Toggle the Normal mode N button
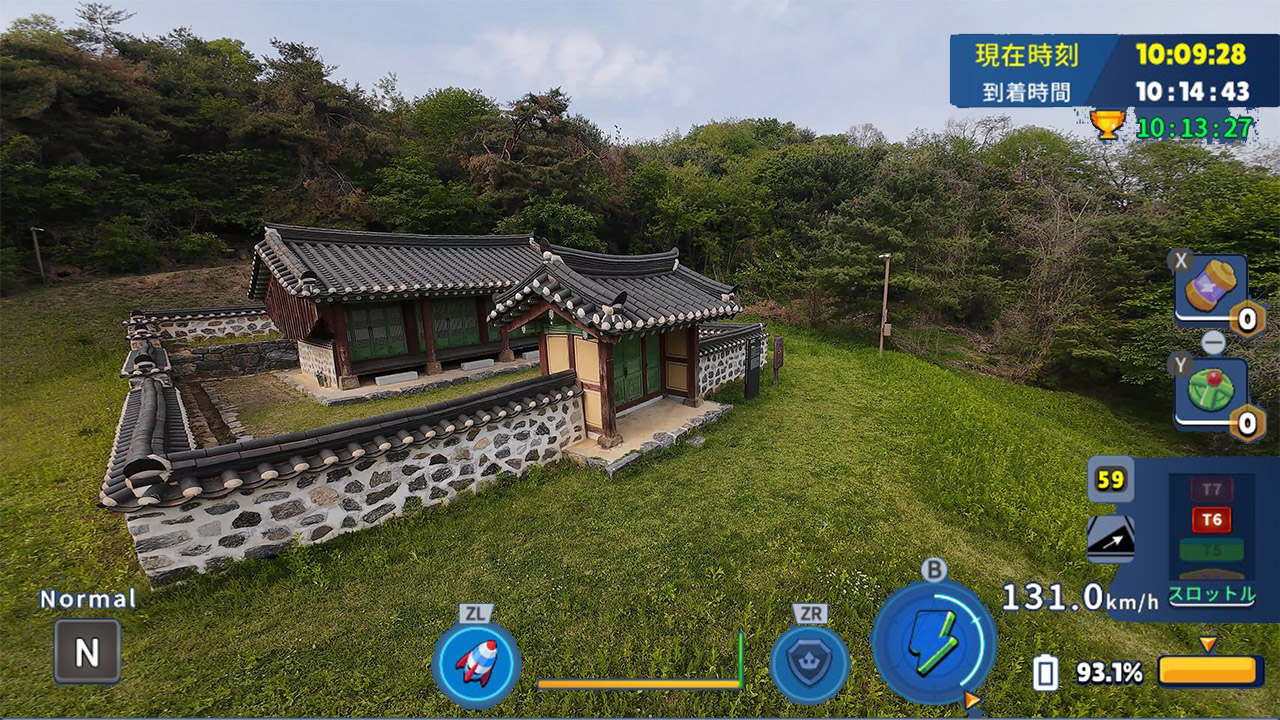Screen dimensions: 1280x720 coord(87,652)
